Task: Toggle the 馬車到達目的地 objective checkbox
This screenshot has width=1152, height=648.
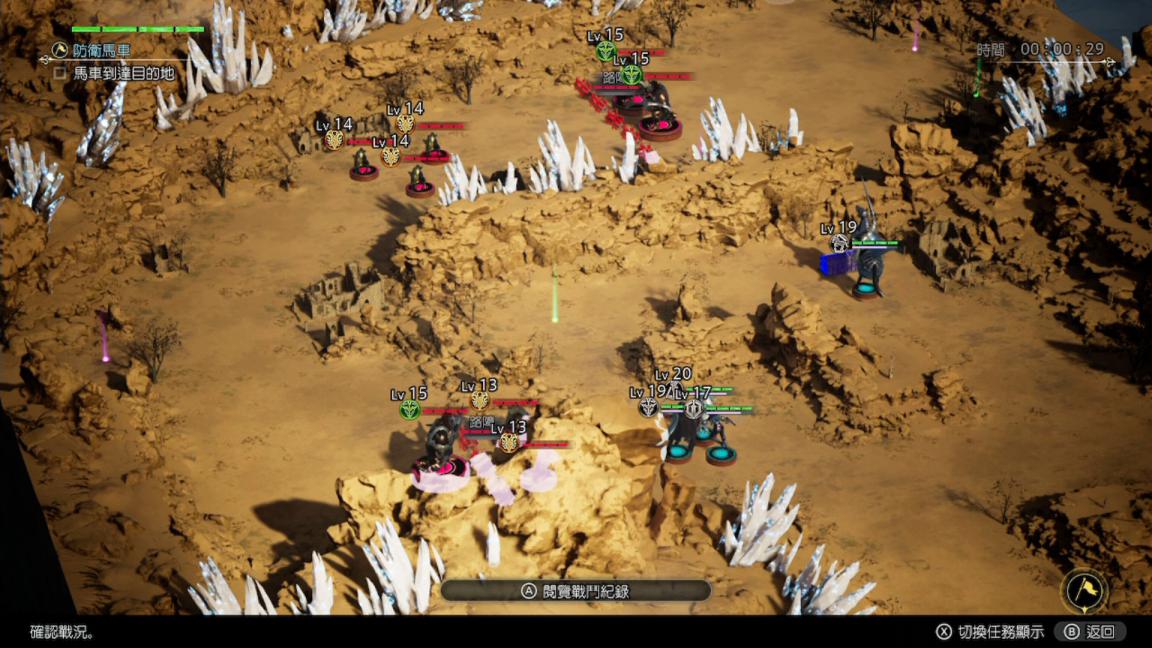Action: click(60, 73)
